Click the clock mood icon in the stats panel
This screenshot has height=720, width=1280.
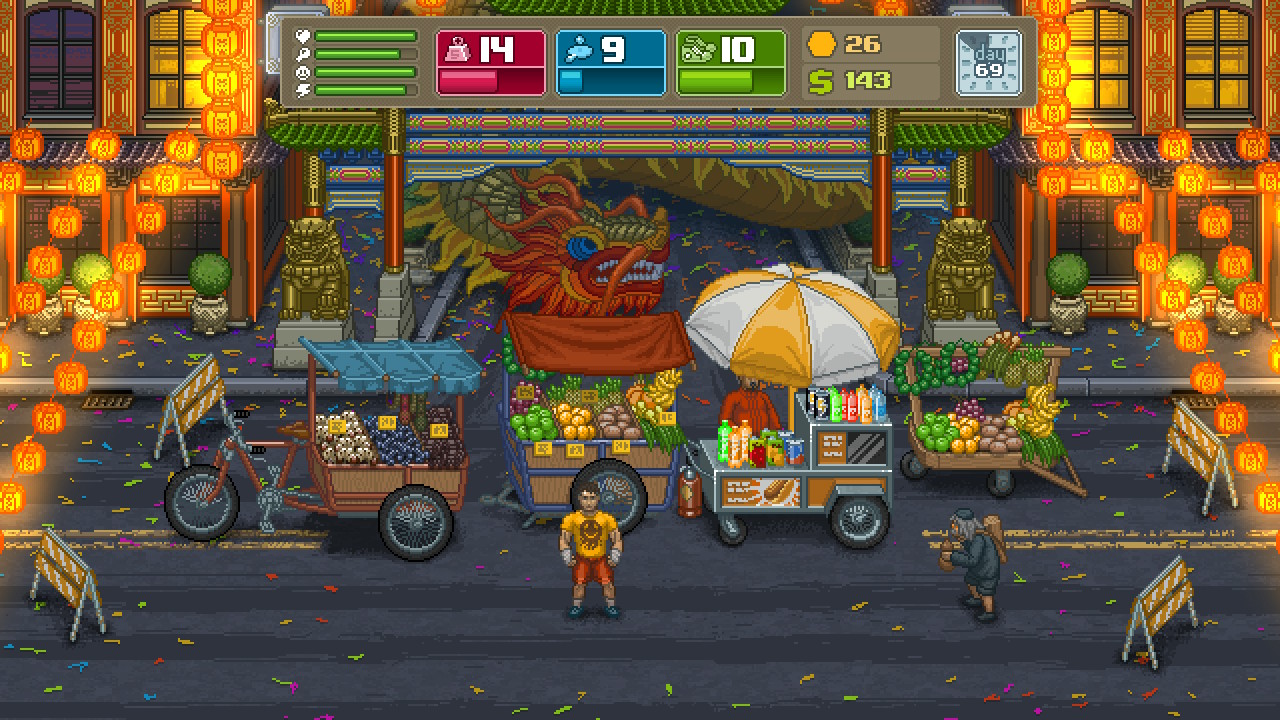coord(302,72)
